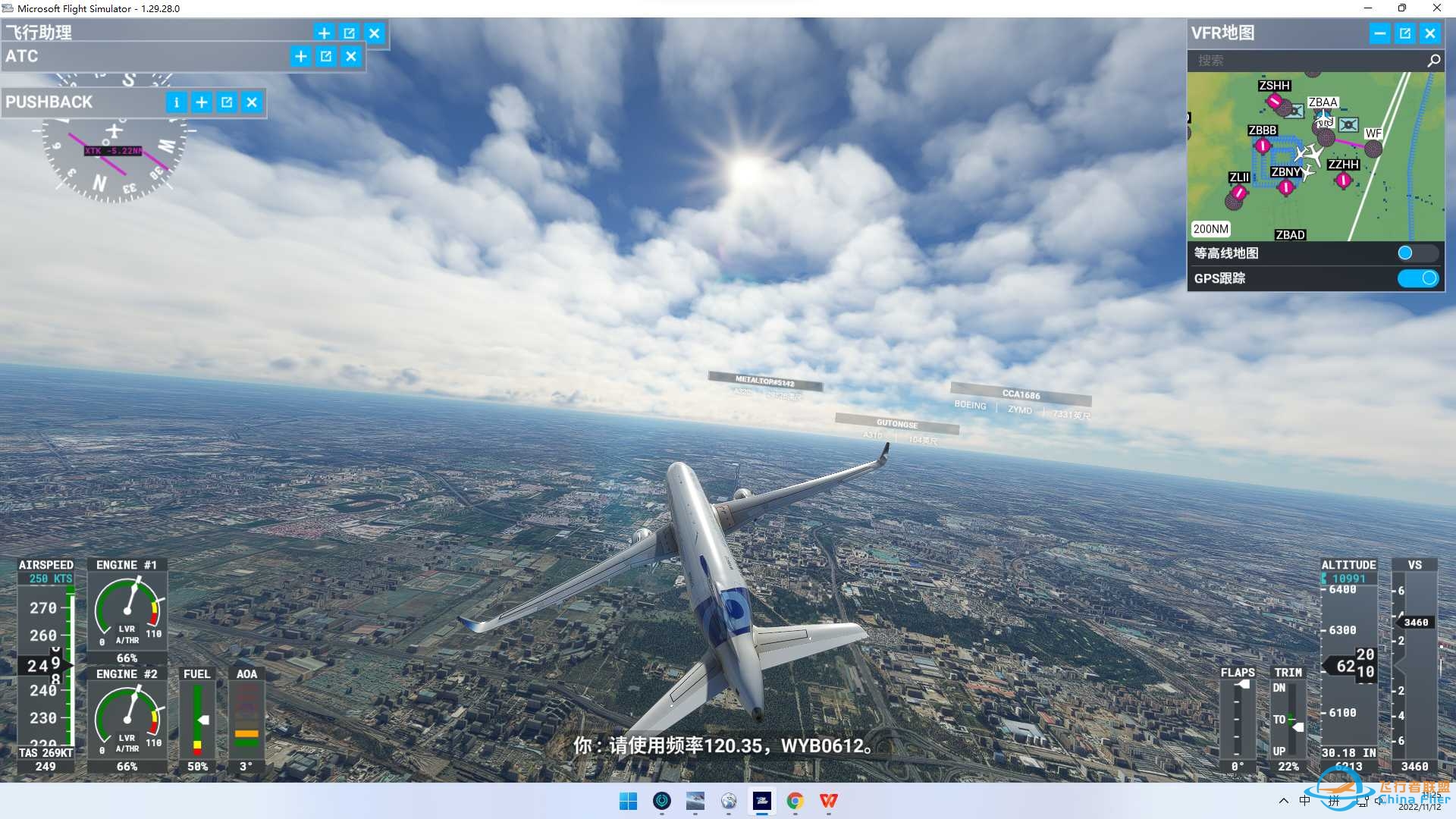Pop out the PUSHBACK window
Screen dimensions: 1456x819
pyautogui.click(x=227, y=102)
